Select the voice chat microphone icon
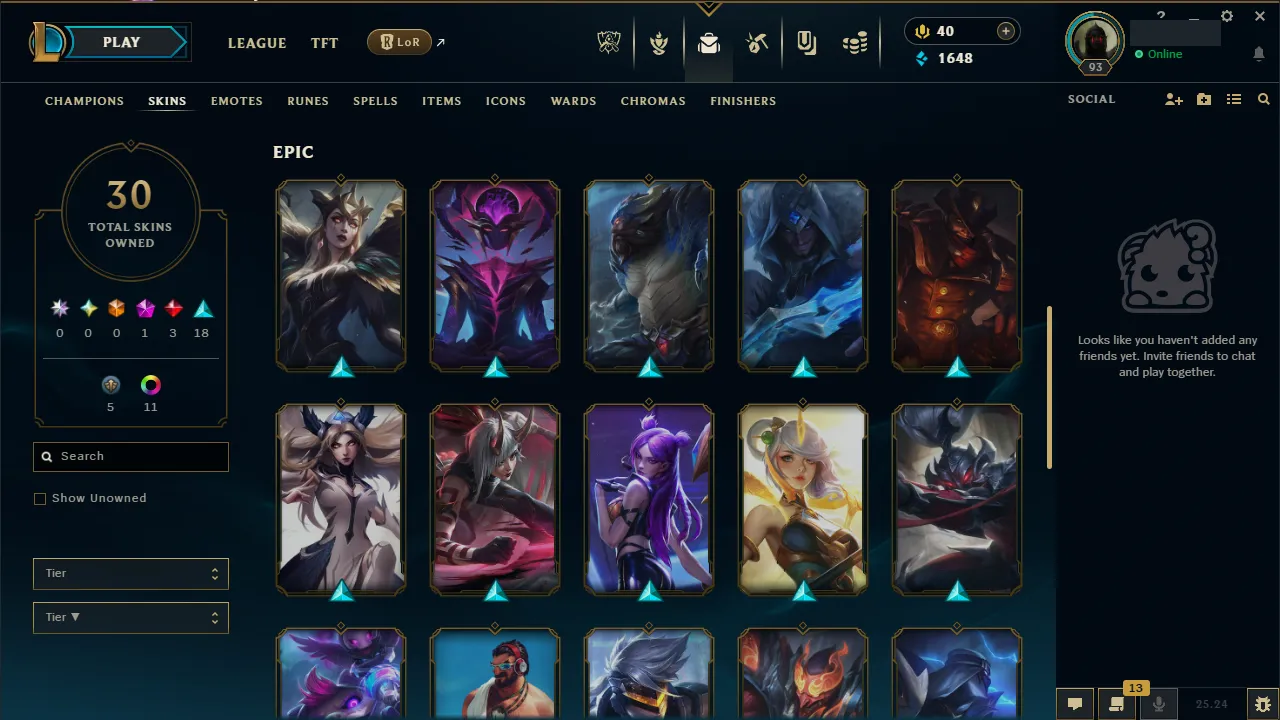1280x720 pixels. click(1159, 703)
